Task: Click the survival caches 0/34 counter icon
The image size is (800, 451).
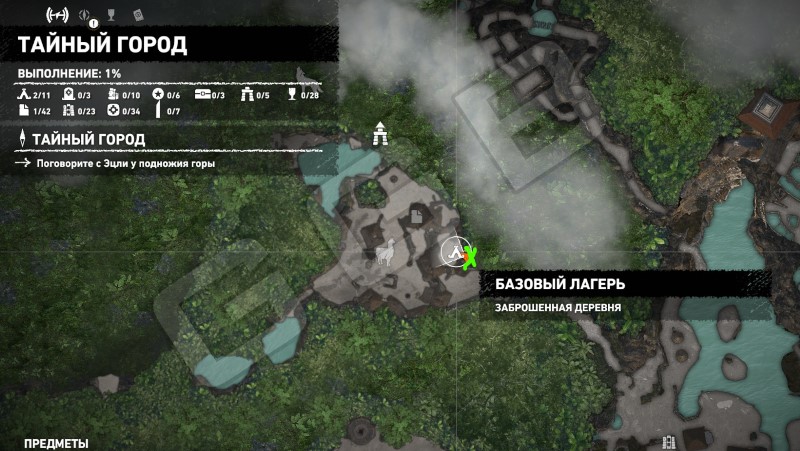Action: 113,110
